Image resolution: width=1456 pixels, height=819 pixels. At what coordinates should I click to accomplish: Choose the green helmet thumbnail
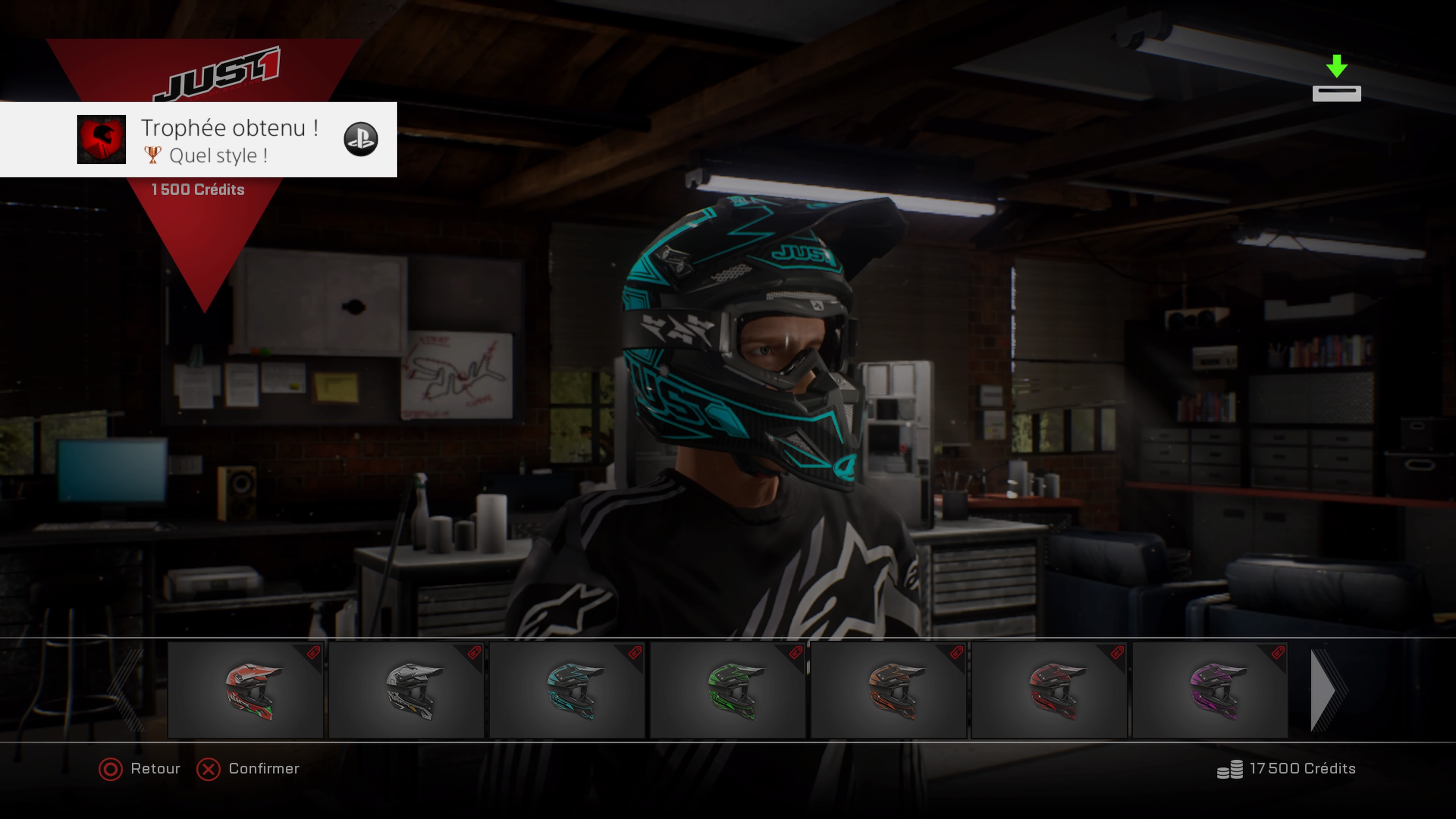[728, 690]
